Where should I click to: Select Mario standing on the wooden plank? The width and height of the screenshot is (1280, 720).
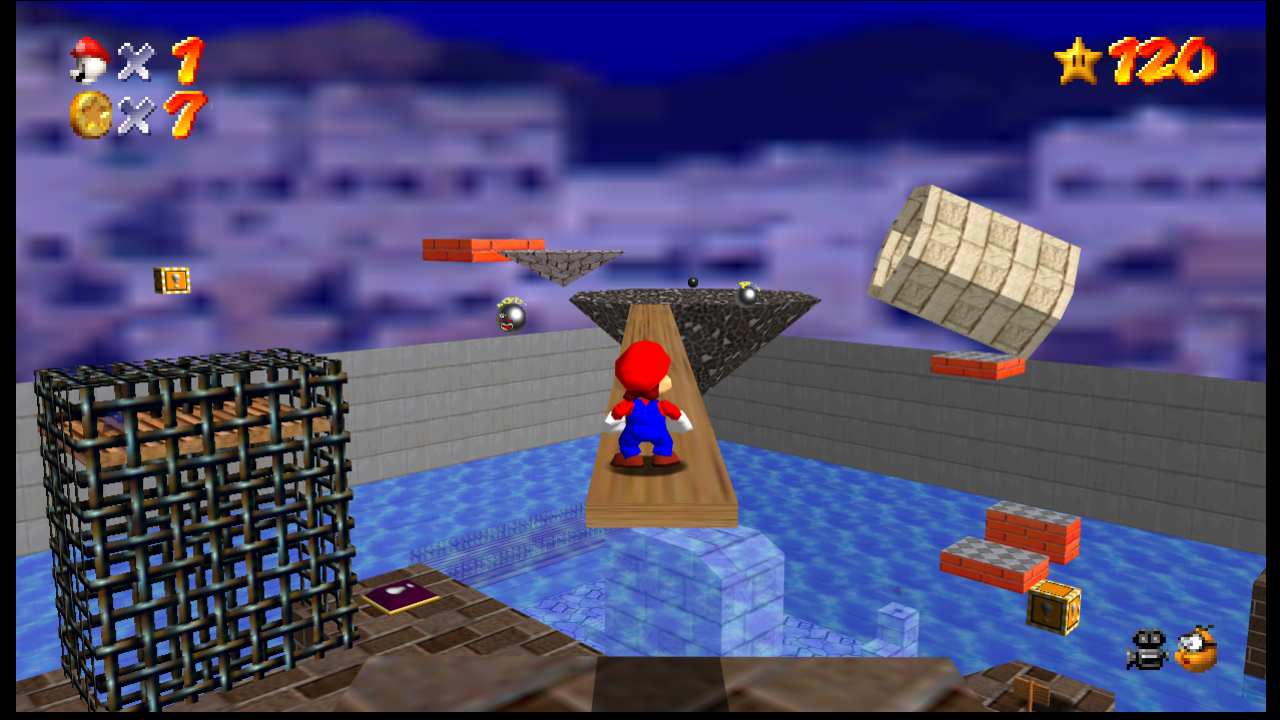(648, 410)
